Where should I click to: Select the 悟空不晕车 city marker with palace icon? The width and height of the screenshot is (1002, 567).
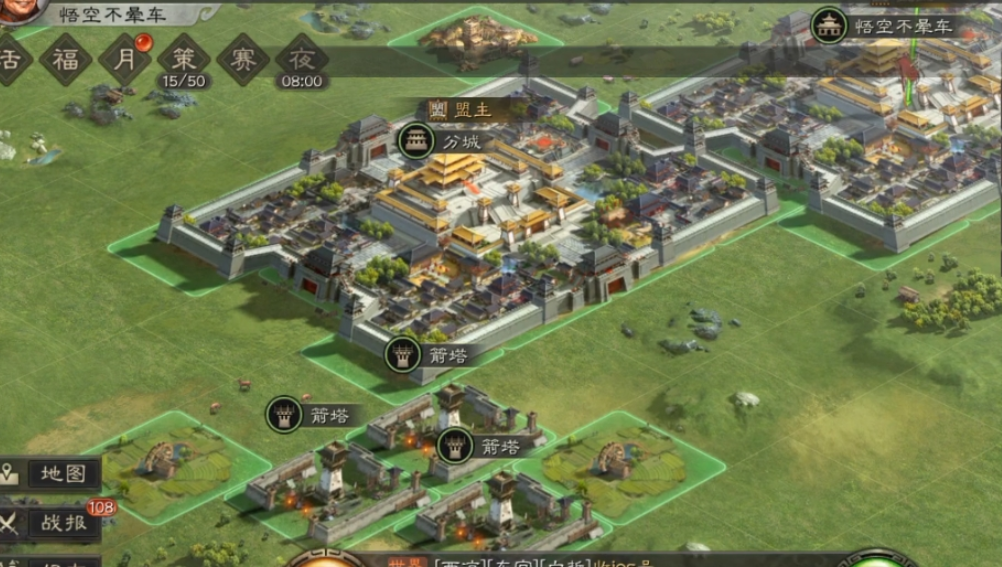[829, 25]
